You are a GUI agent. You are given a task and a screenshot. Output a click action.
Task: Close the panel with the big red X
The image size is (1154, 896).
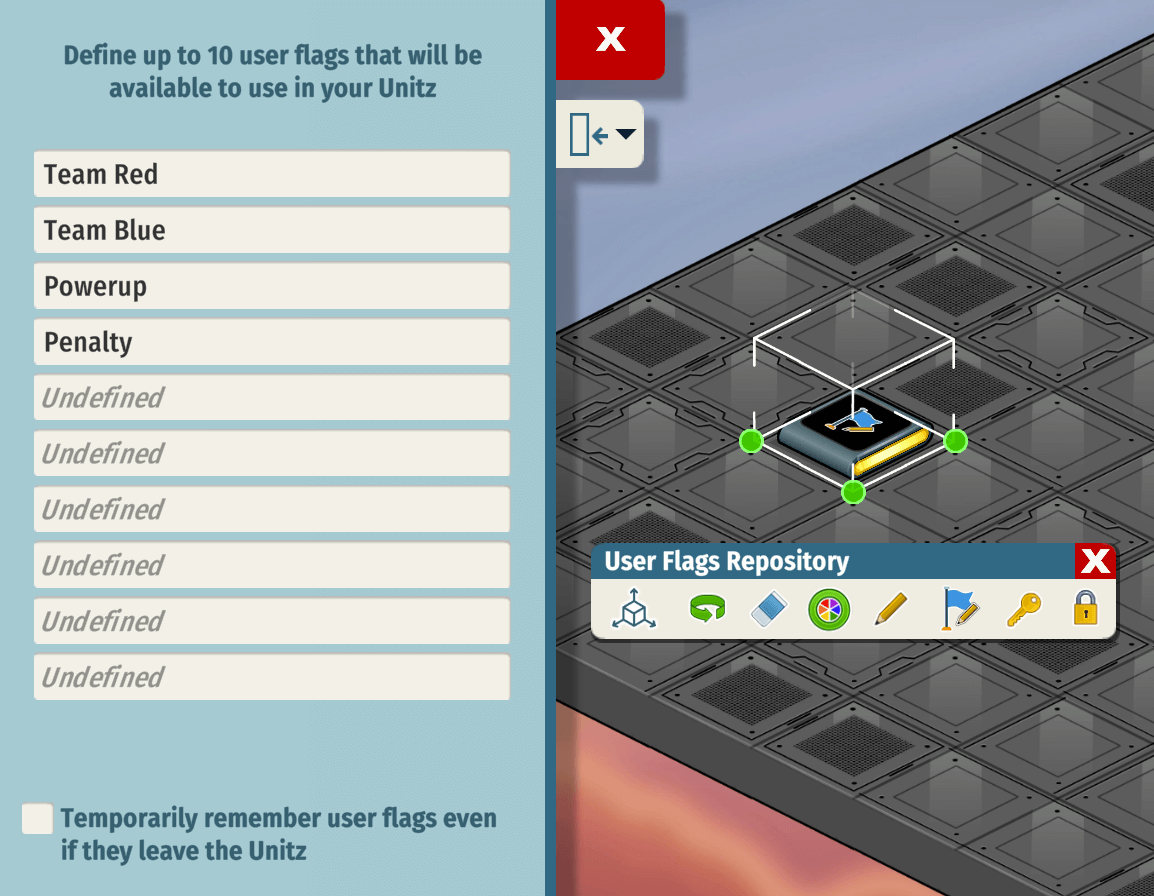point(610,39)
